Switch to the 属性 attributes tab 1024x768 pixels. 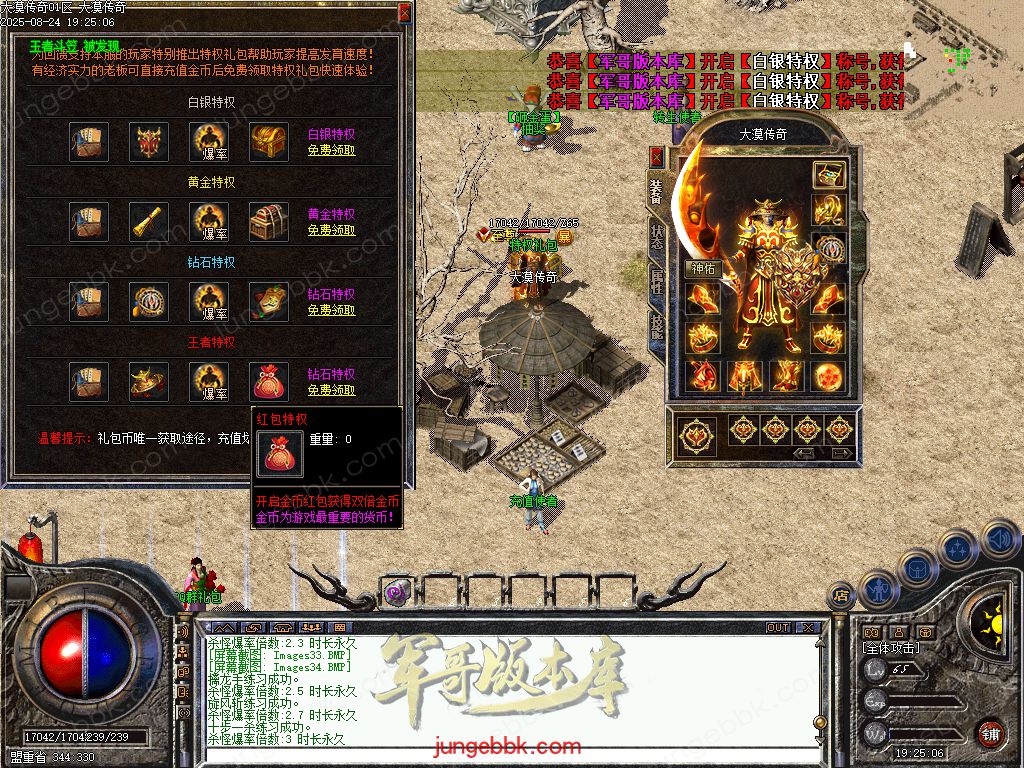pyautogui.click(x=656, y=282)
